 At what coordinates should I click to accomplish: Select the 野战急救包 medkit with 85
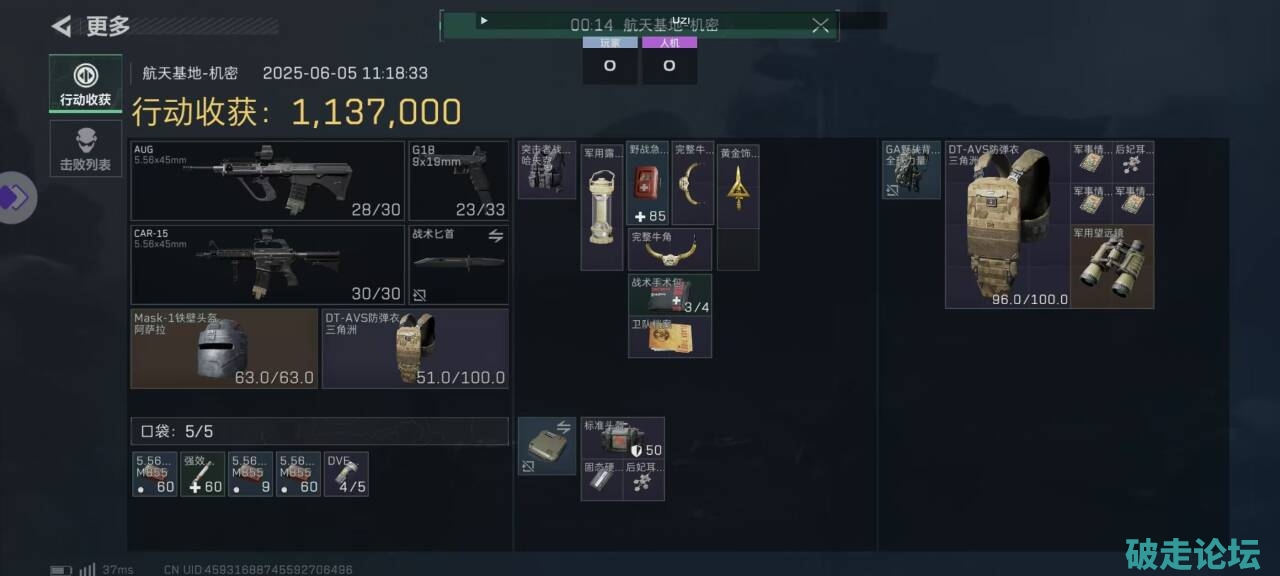(648, 183)
